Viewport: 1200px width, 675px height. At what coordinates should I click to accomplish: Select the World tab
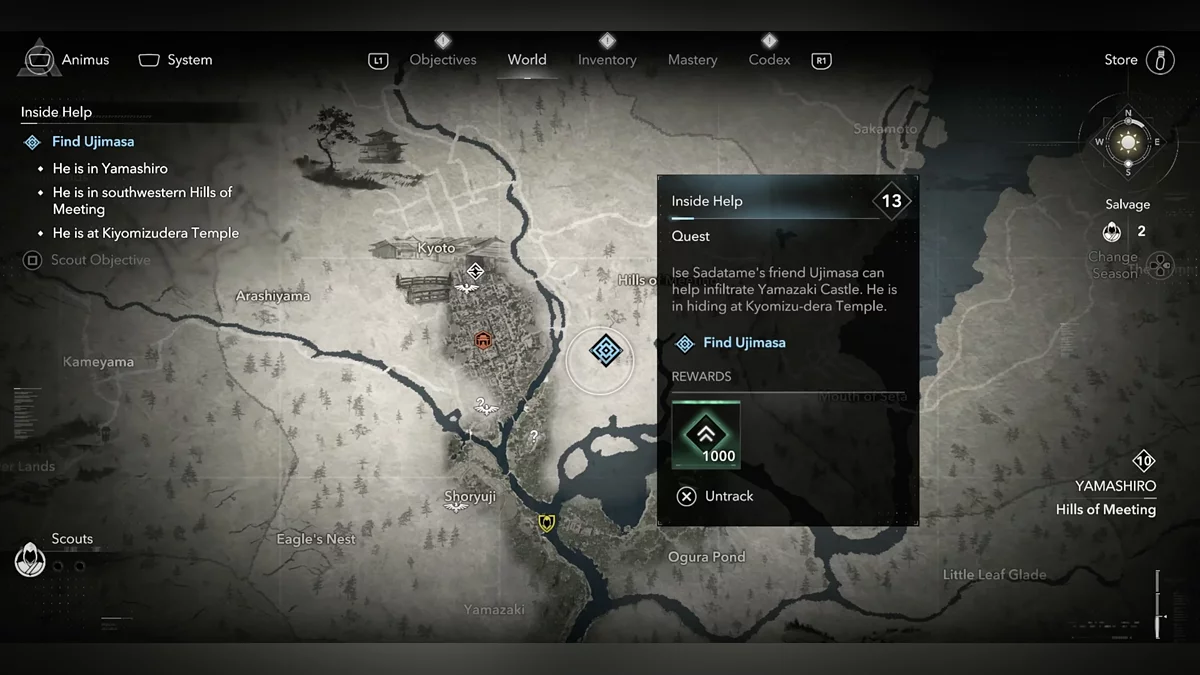(527, 60)
